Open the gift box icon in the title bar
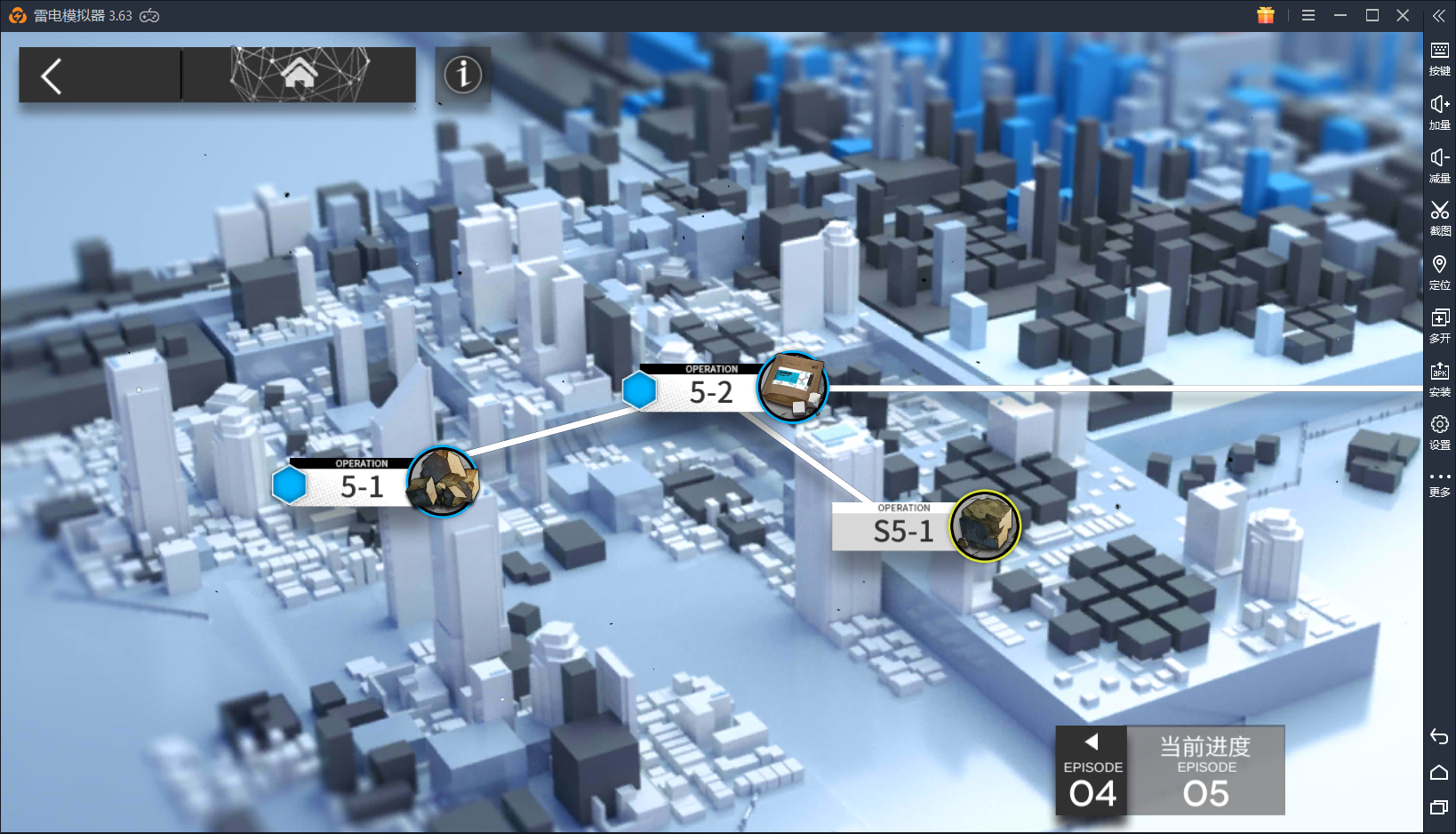Viewport: 1456px width, 834px height. 1266,15
